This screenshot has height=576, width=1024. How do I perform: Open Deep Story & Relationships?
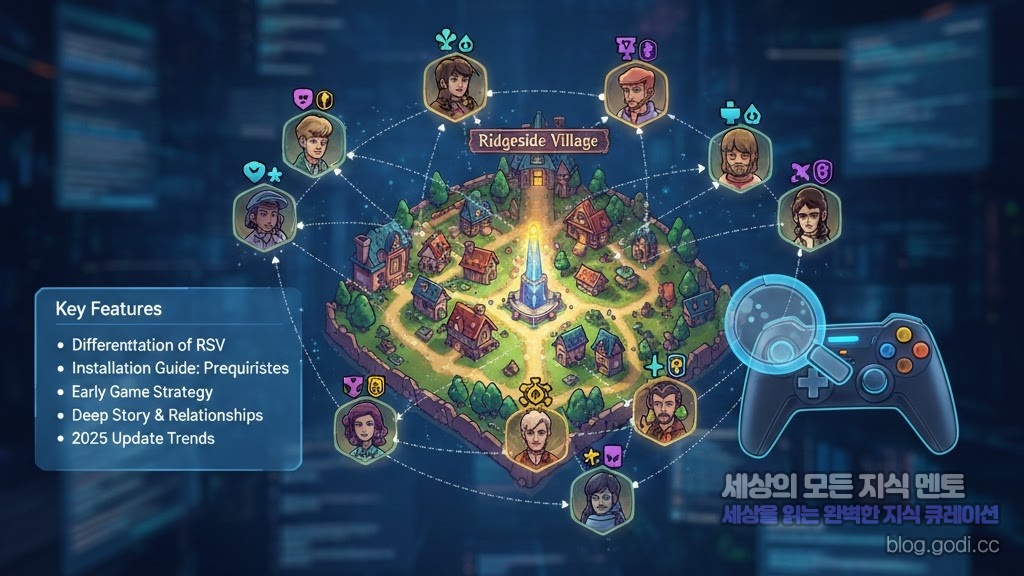(x=167, y=414)
